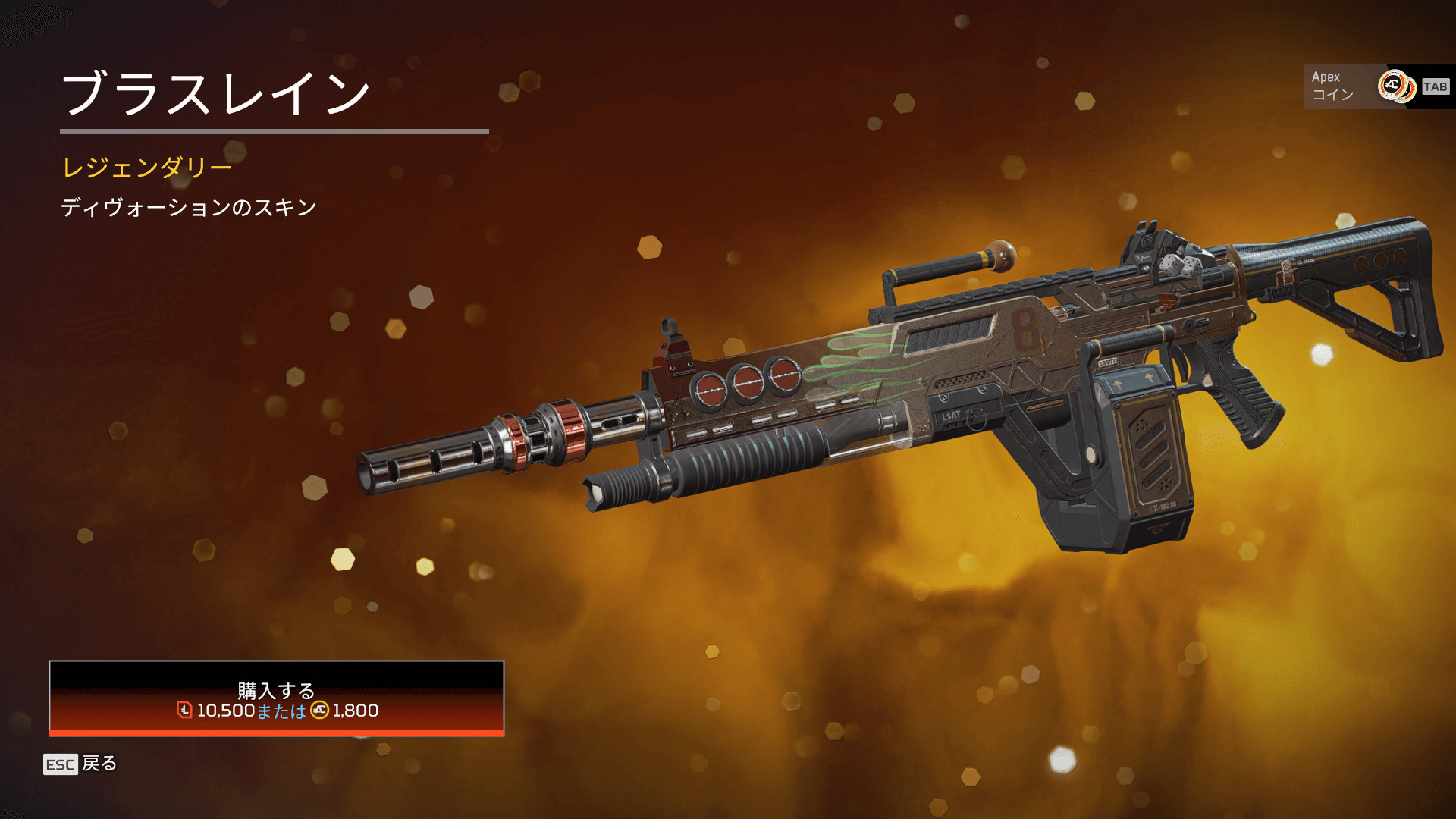Image resolution: width=1456 pixels, height=819 pixels.
Task: Purchase the ブラスレイン skin with 購入する
Action: tap(277, 698)
